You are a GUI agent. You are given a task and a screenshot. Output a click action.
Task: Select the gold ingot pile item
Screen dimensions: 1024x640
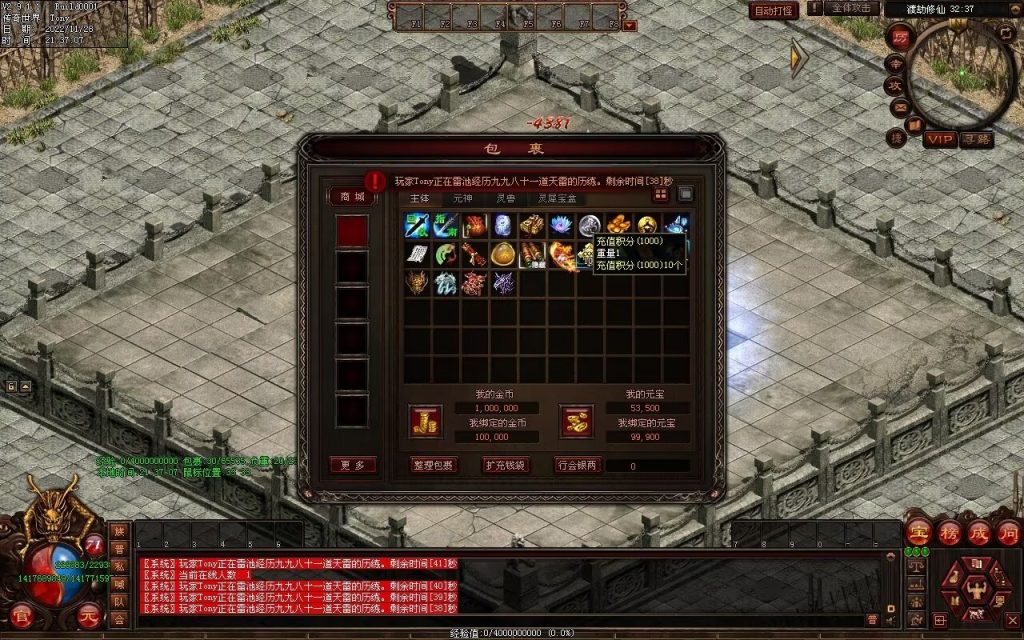(619, 225)
